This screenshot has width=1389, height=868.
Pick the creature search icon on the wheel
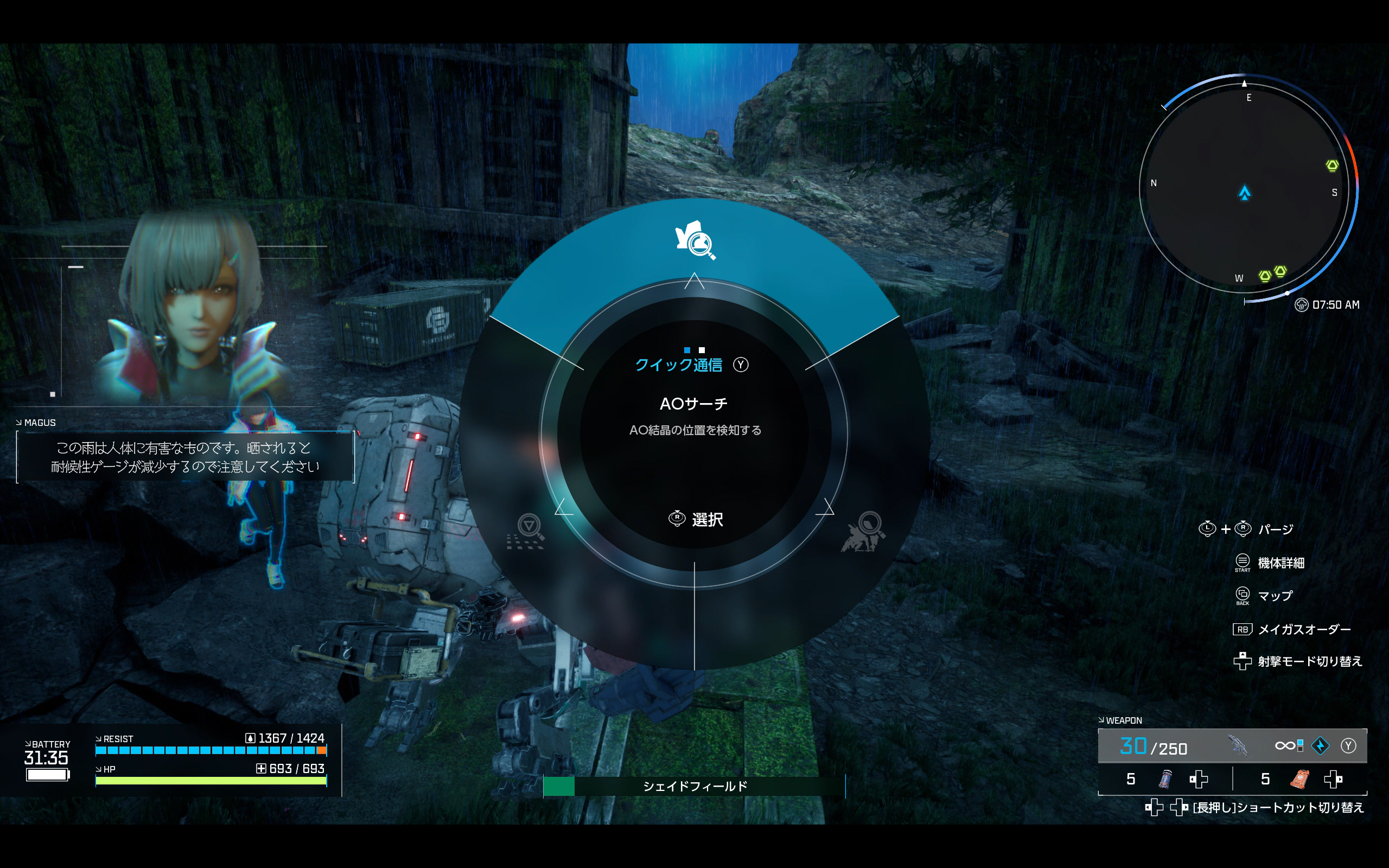[864, 531]
